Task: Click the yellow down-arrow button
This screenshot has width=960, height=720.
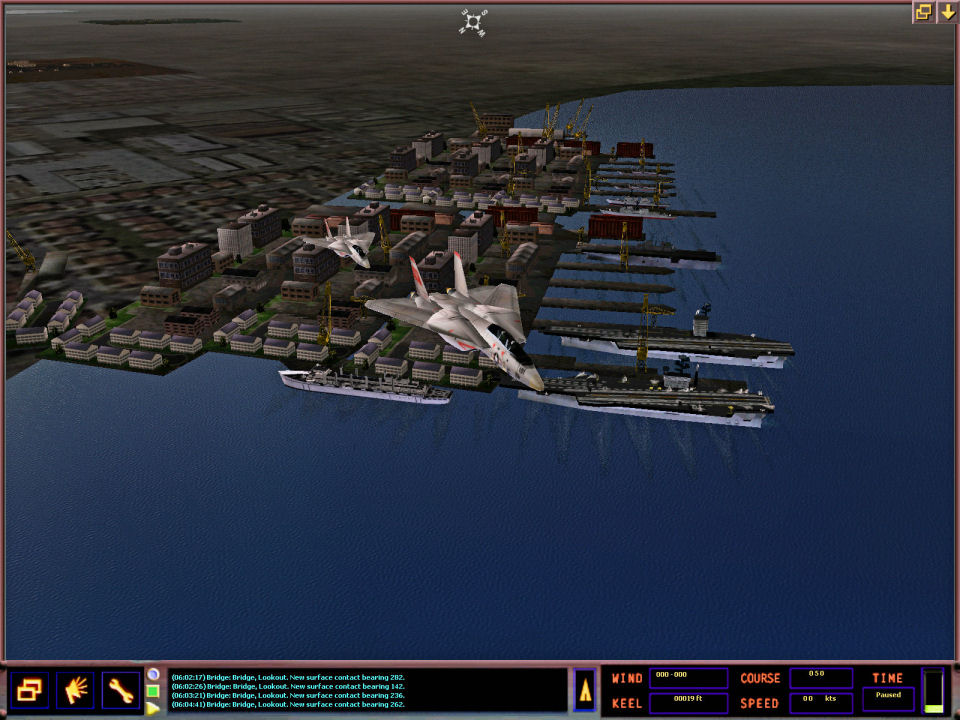Action: tap(946, 12)
